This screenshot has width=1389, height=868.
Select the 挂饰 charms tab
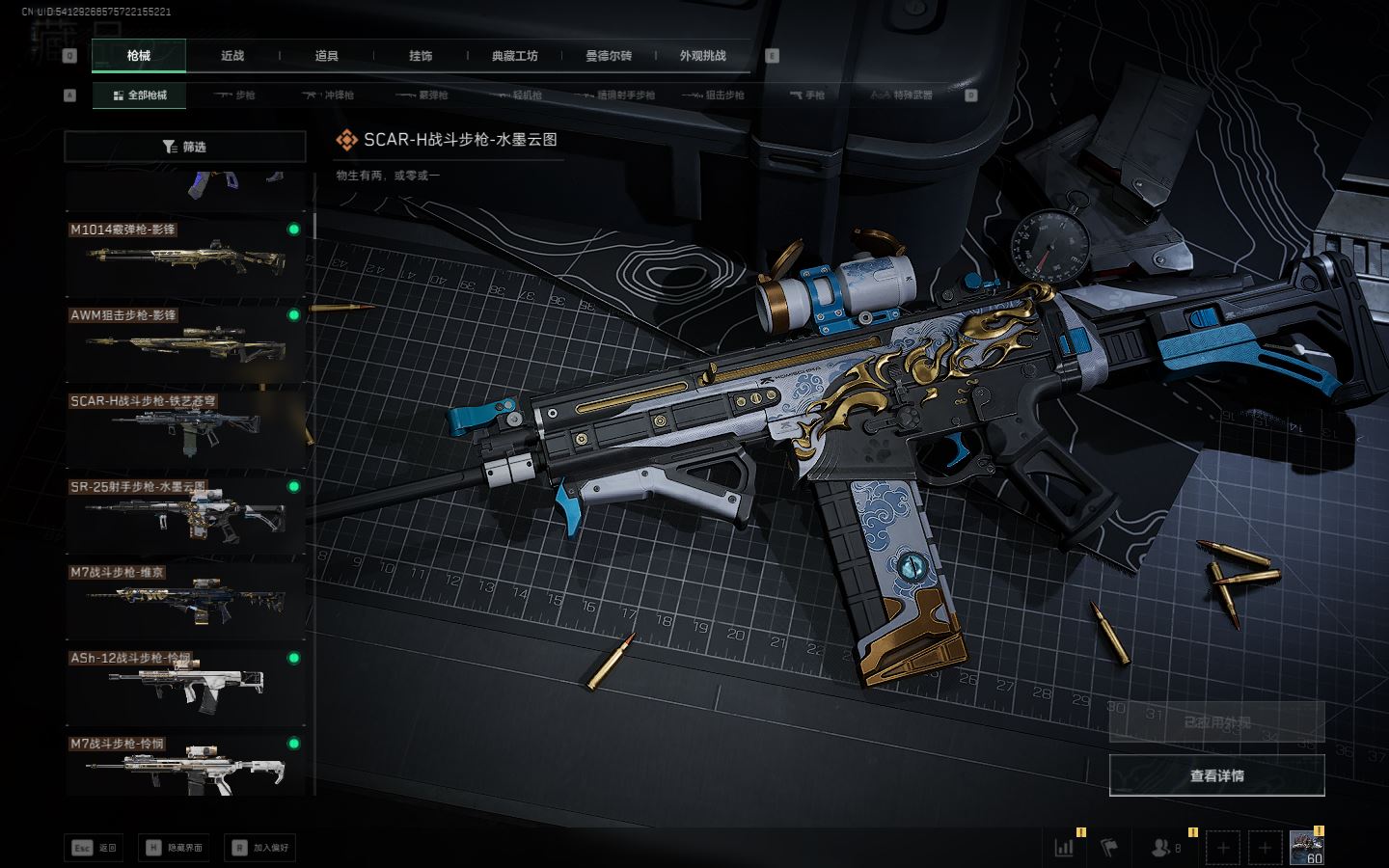421,56
